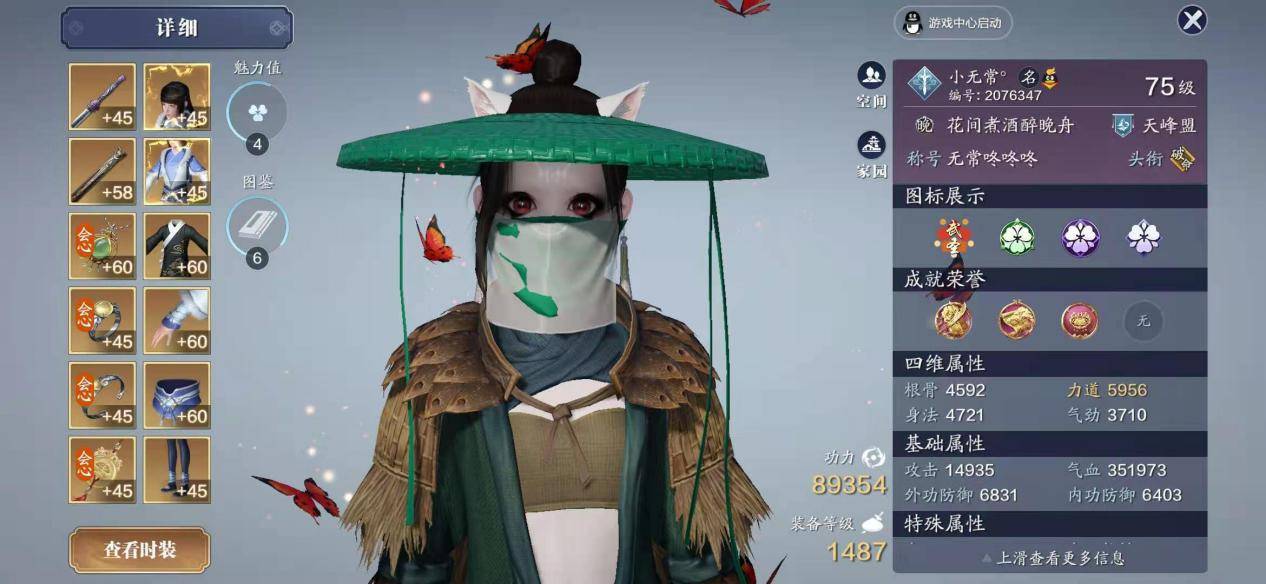
Task: Click the green flower display badge
Action: coord(1017,237)
